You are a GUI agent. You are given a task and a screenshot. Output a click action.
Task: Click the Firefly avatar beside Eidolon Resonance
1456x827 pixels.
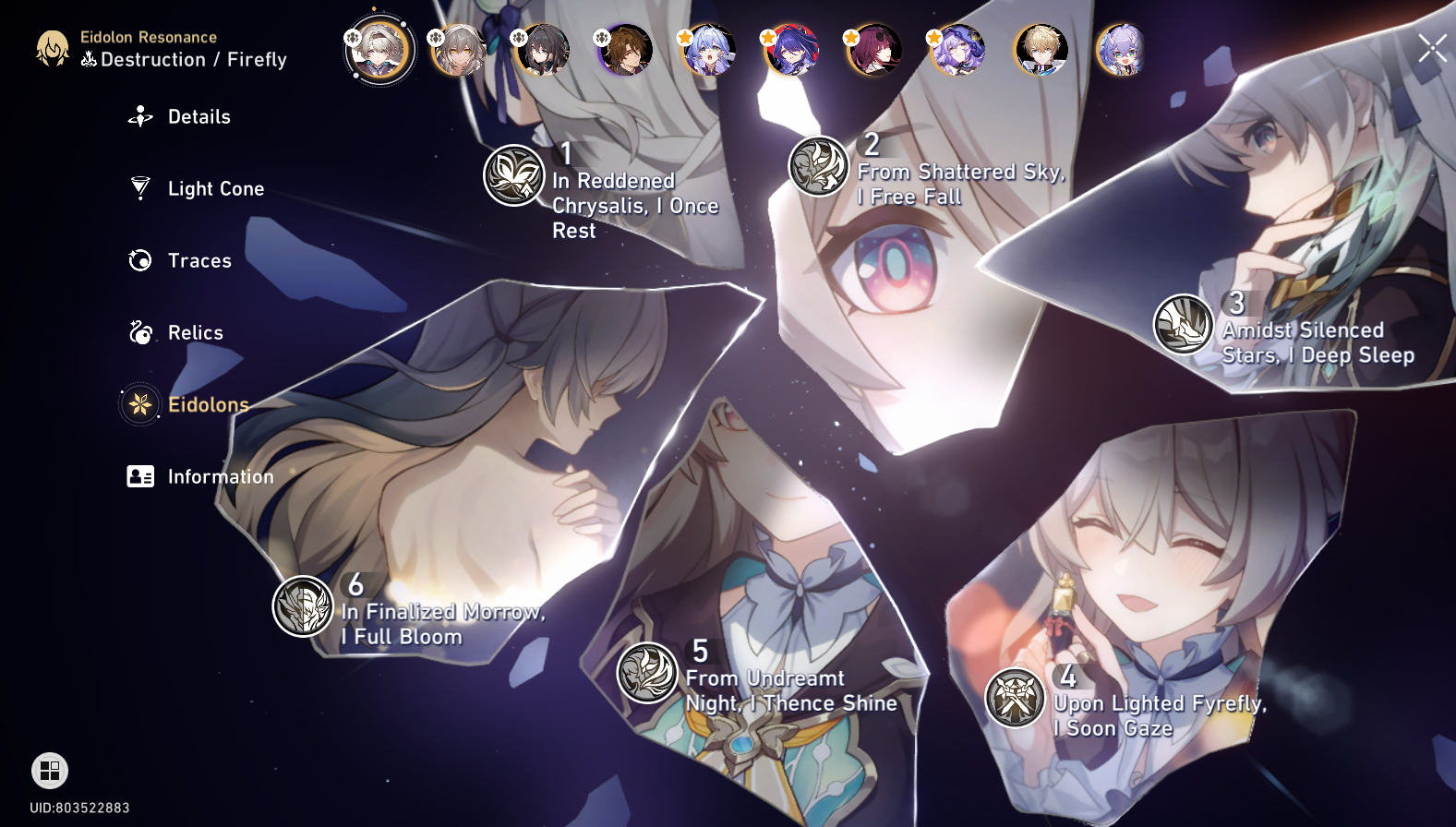pos(54,49)
